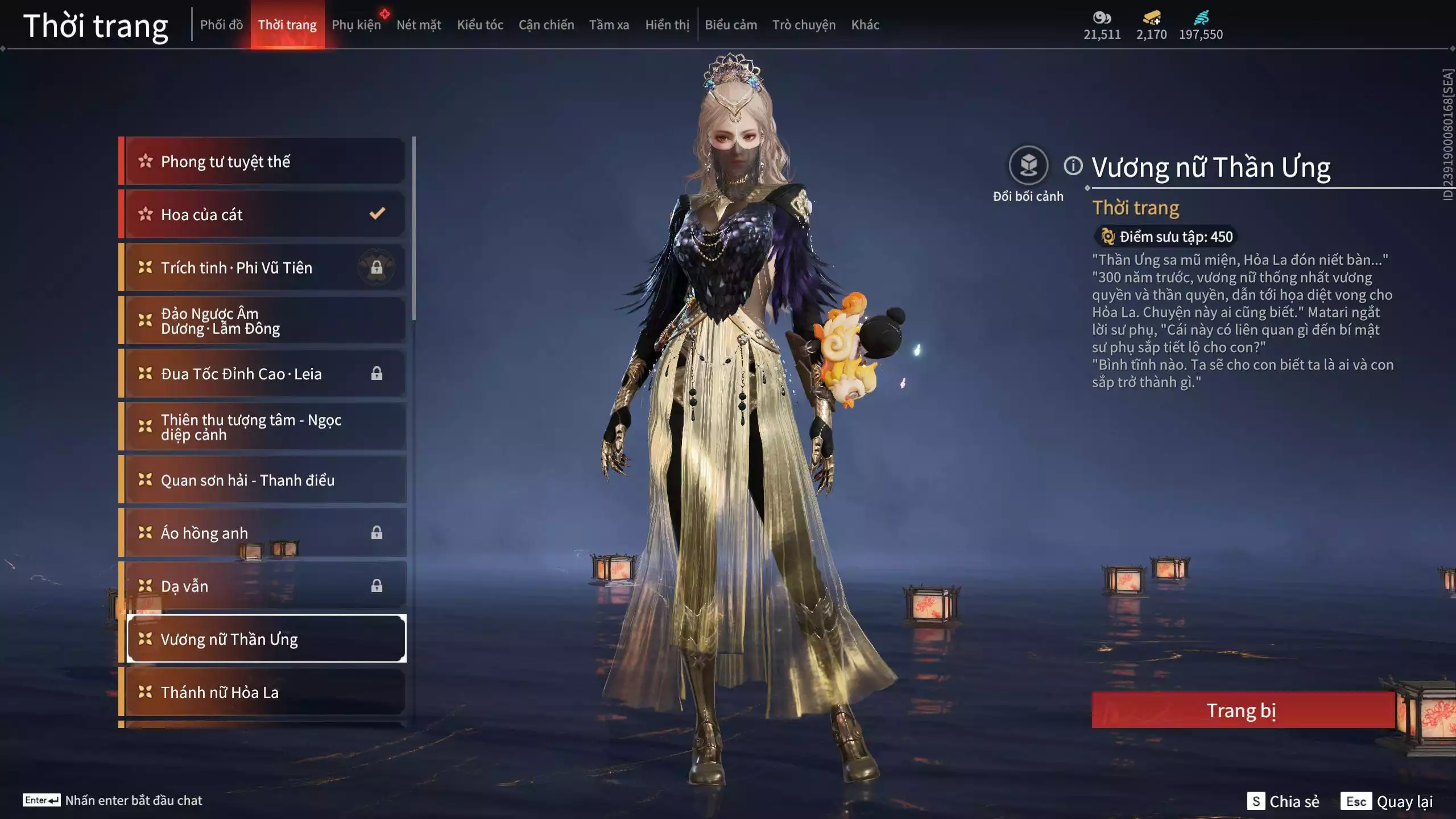1456x819 pixels.
Task: Click the Chia sẻ share button
Action: pyautogui.click(x=1284, y=801)
